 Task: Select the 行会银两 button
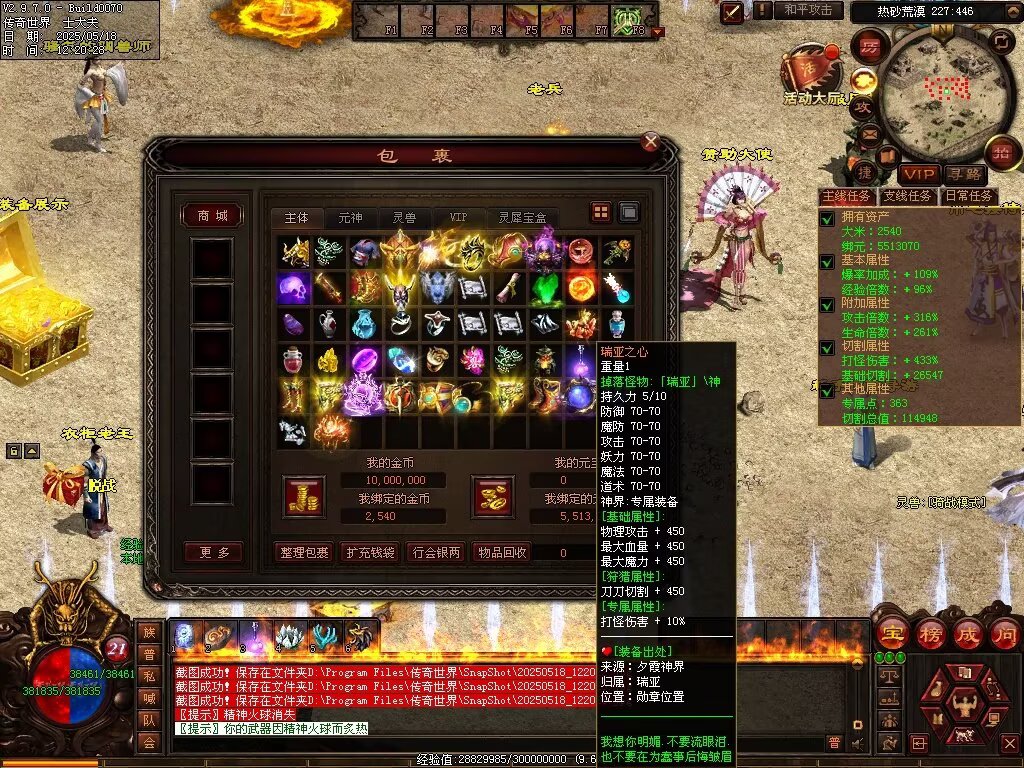436,552
